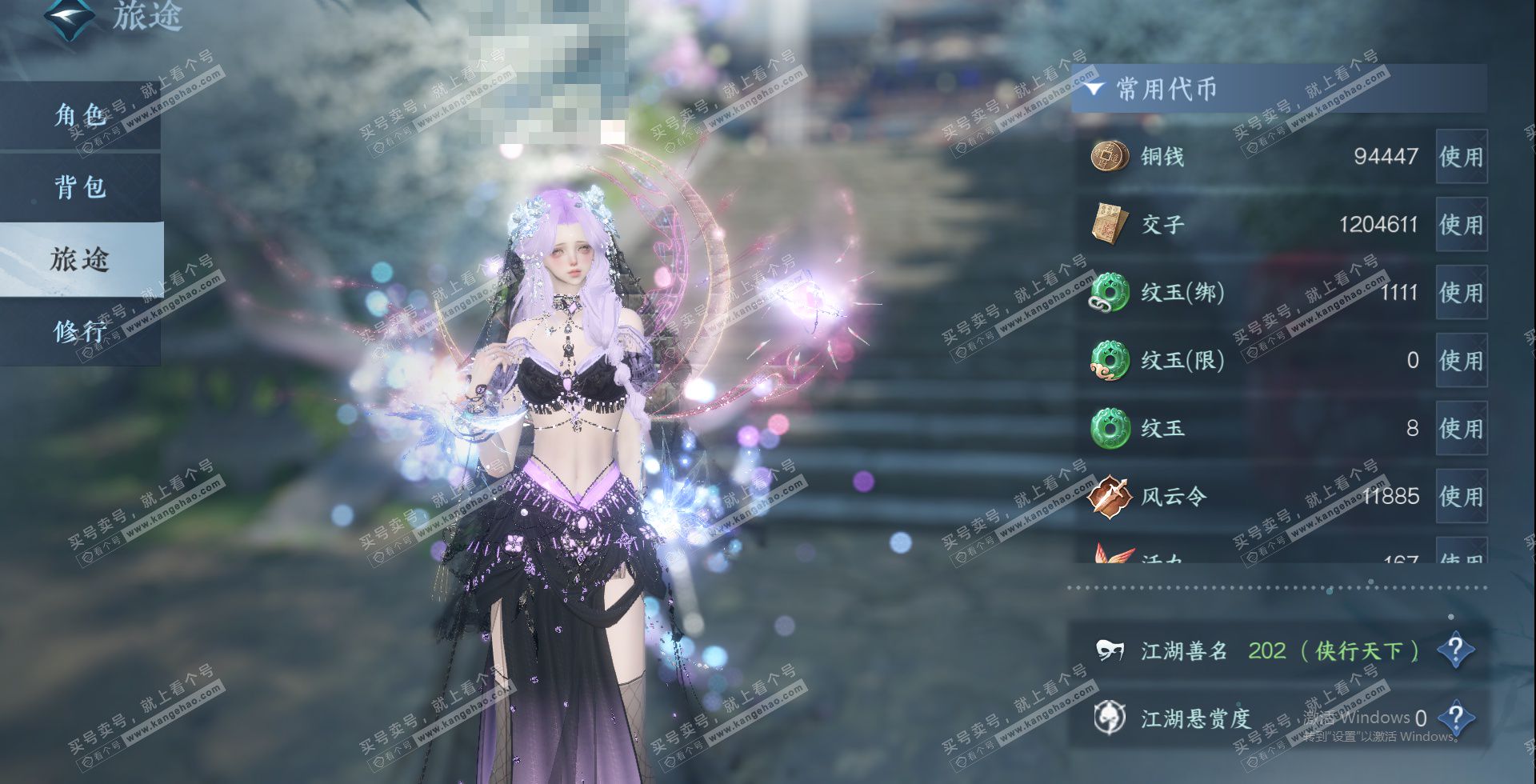This screenshot has height=784, width=1536.
Task: Switch to the 角色 tab
Action: 80,115
